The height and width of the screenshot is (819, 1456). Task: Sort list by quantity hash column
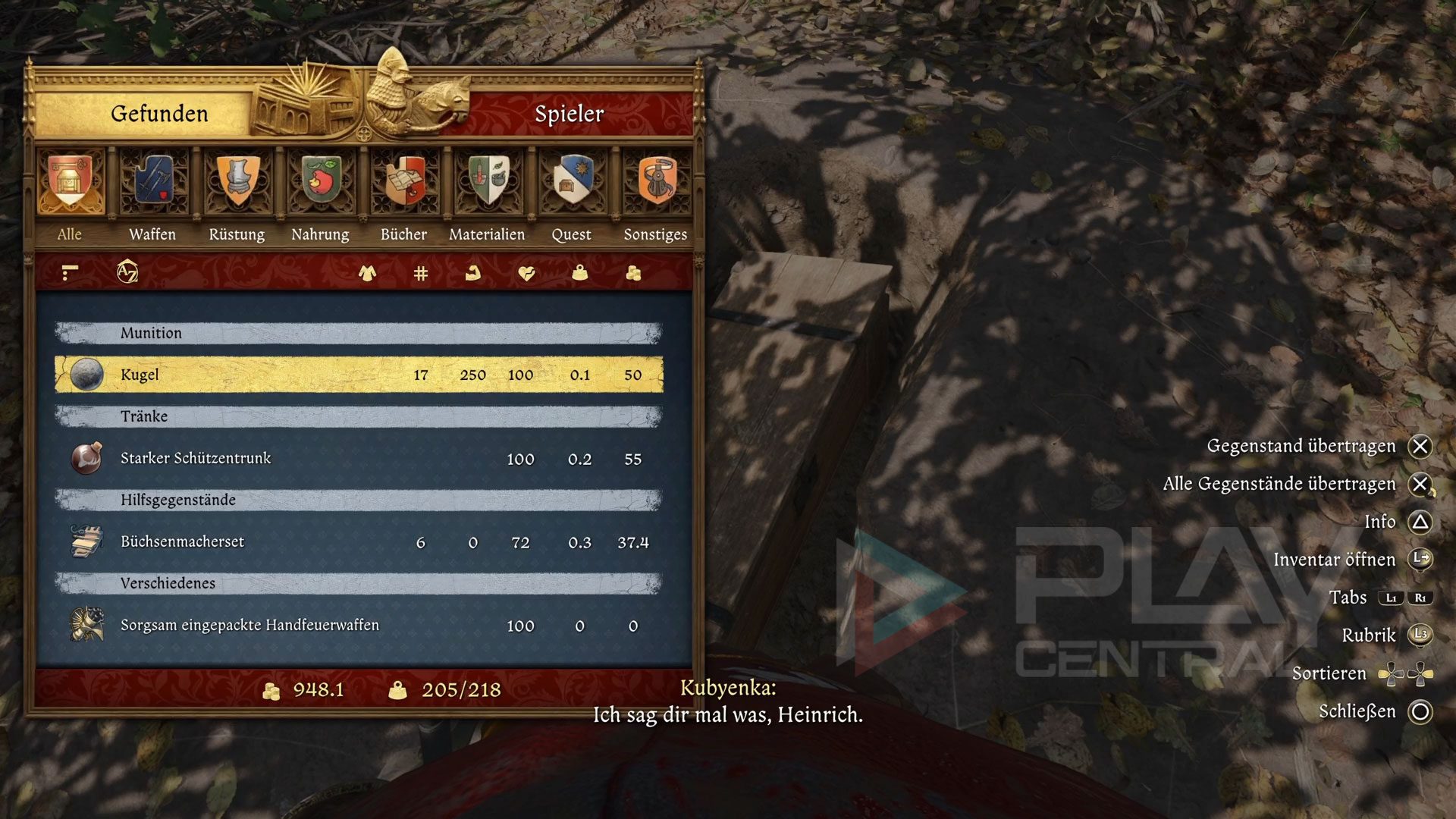(x=421, y=273)
